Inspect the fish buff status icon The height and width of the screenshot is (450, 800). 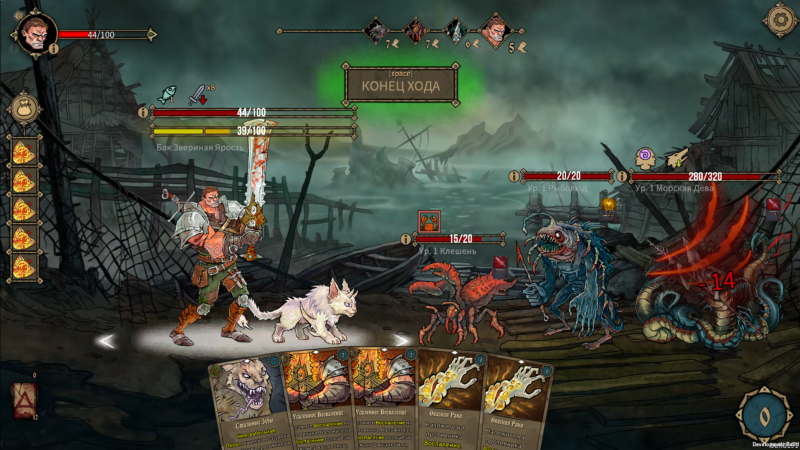167,93
